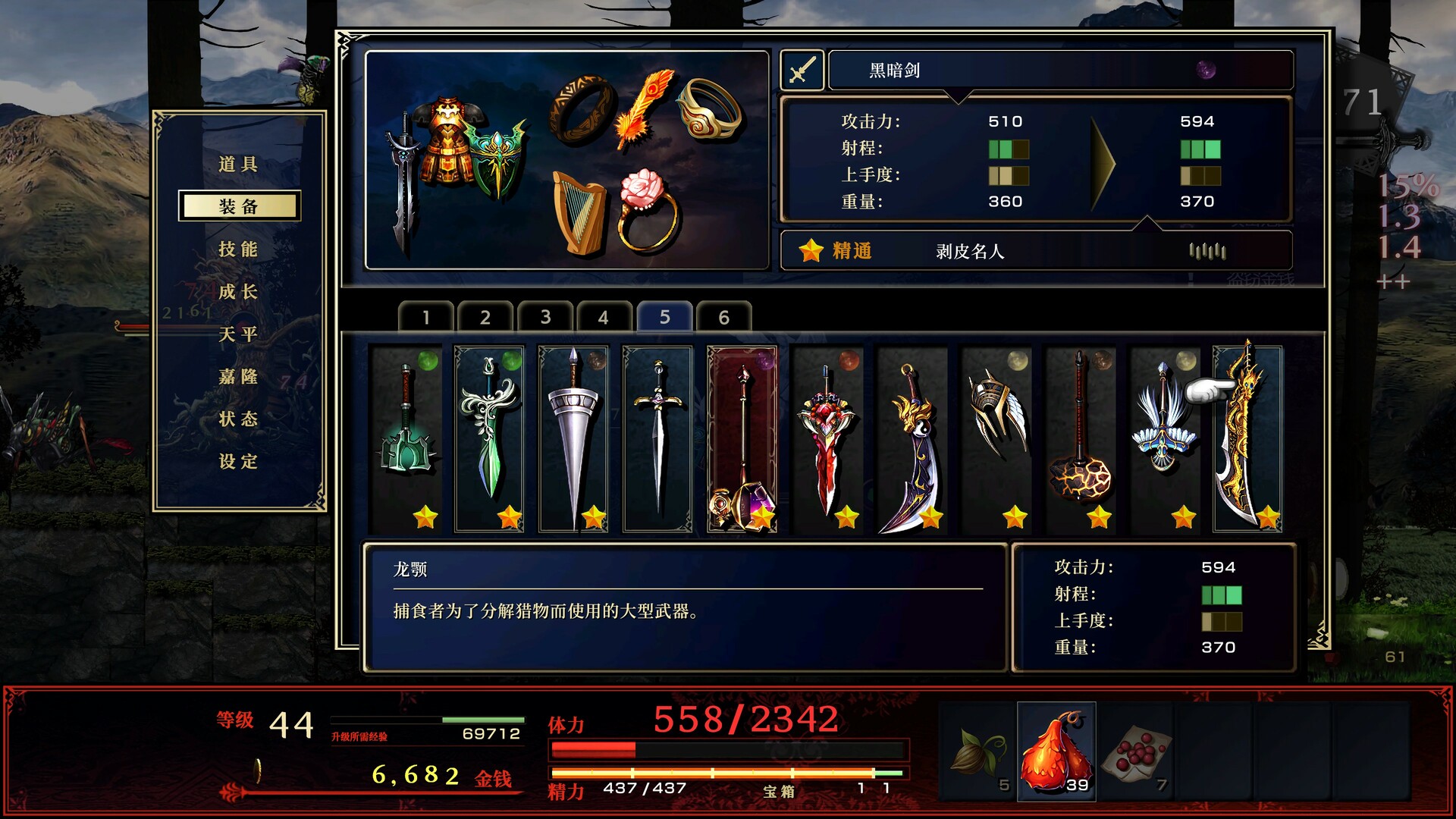
Task: Switch to inventory tab 5
Action: tap(665, 316)
